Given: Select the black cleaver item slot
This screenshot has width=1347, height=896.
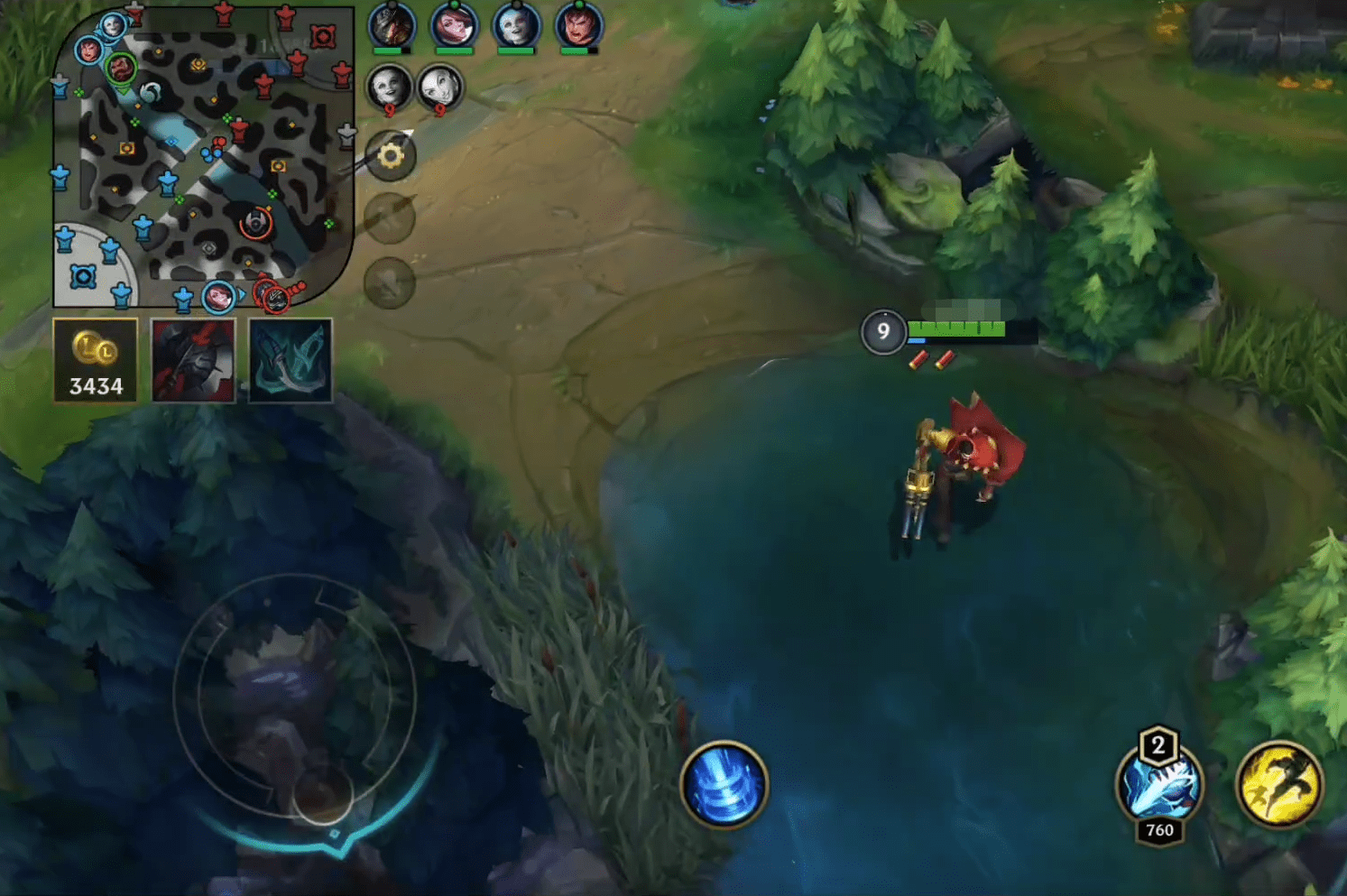Looking at the screenshot, I should coord(192,359).
